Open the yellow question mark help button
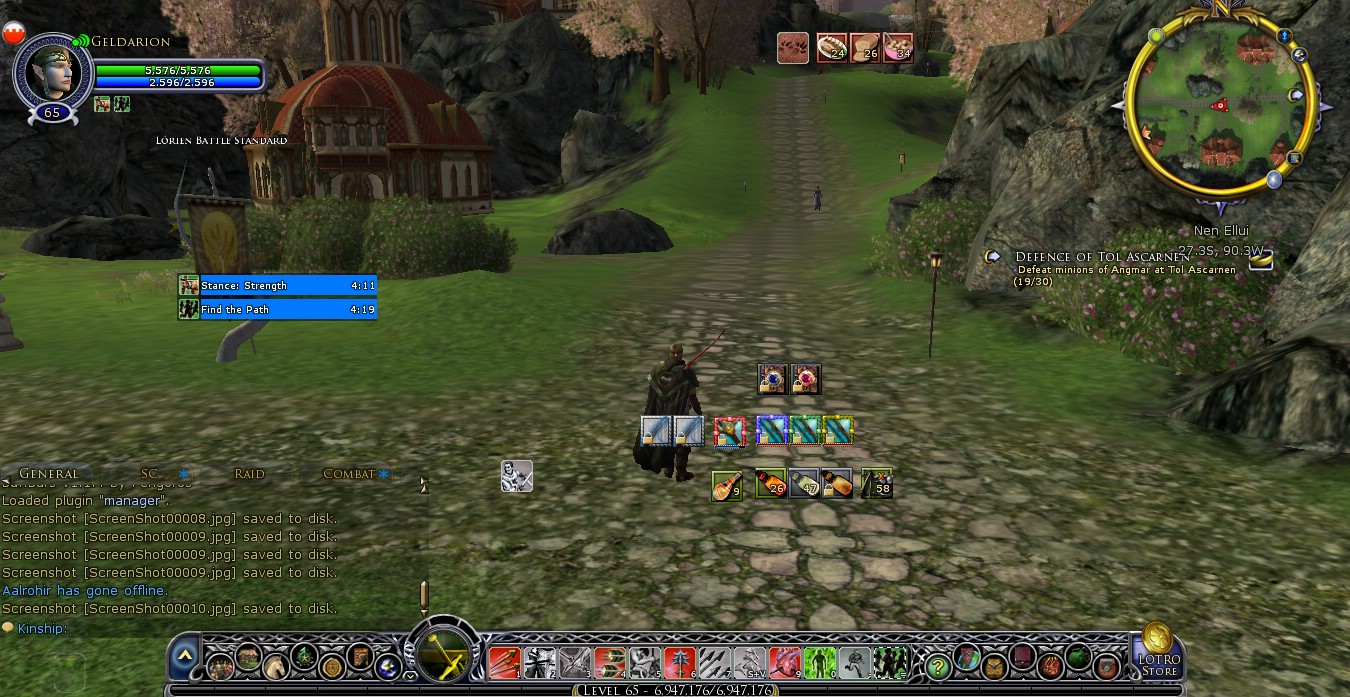This screenshot has height=697, width=1350. click(937, 664)
